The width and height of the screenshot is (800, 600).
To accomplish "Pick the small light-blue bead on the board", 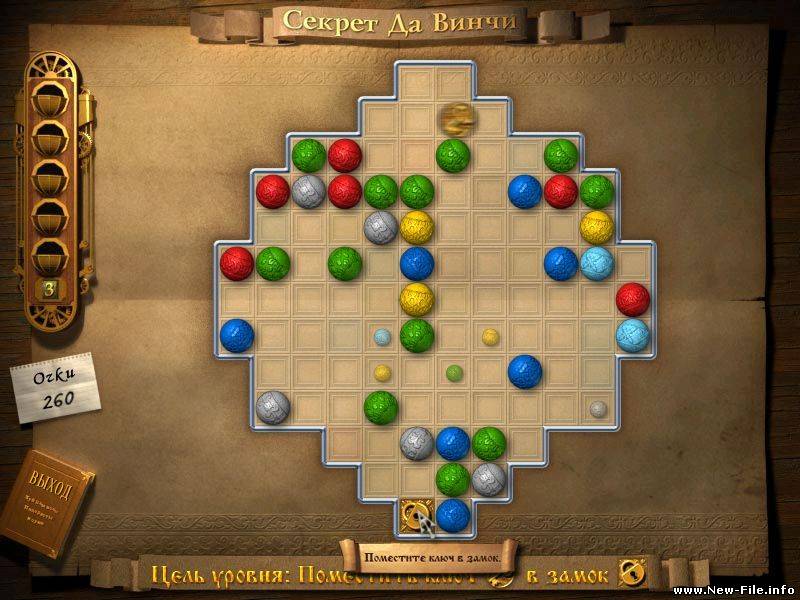I will (x=381, y=337).
